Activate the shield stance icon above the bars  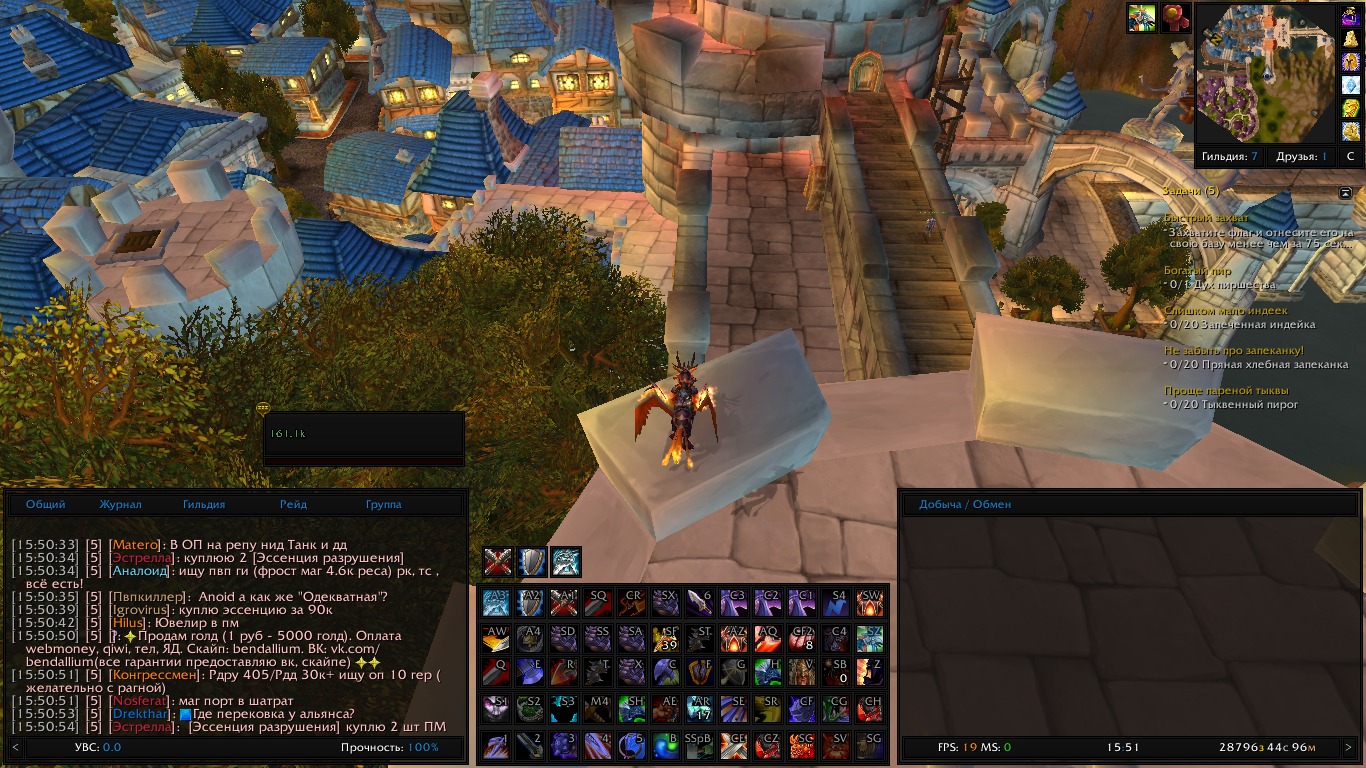click(x=532, y=562)
